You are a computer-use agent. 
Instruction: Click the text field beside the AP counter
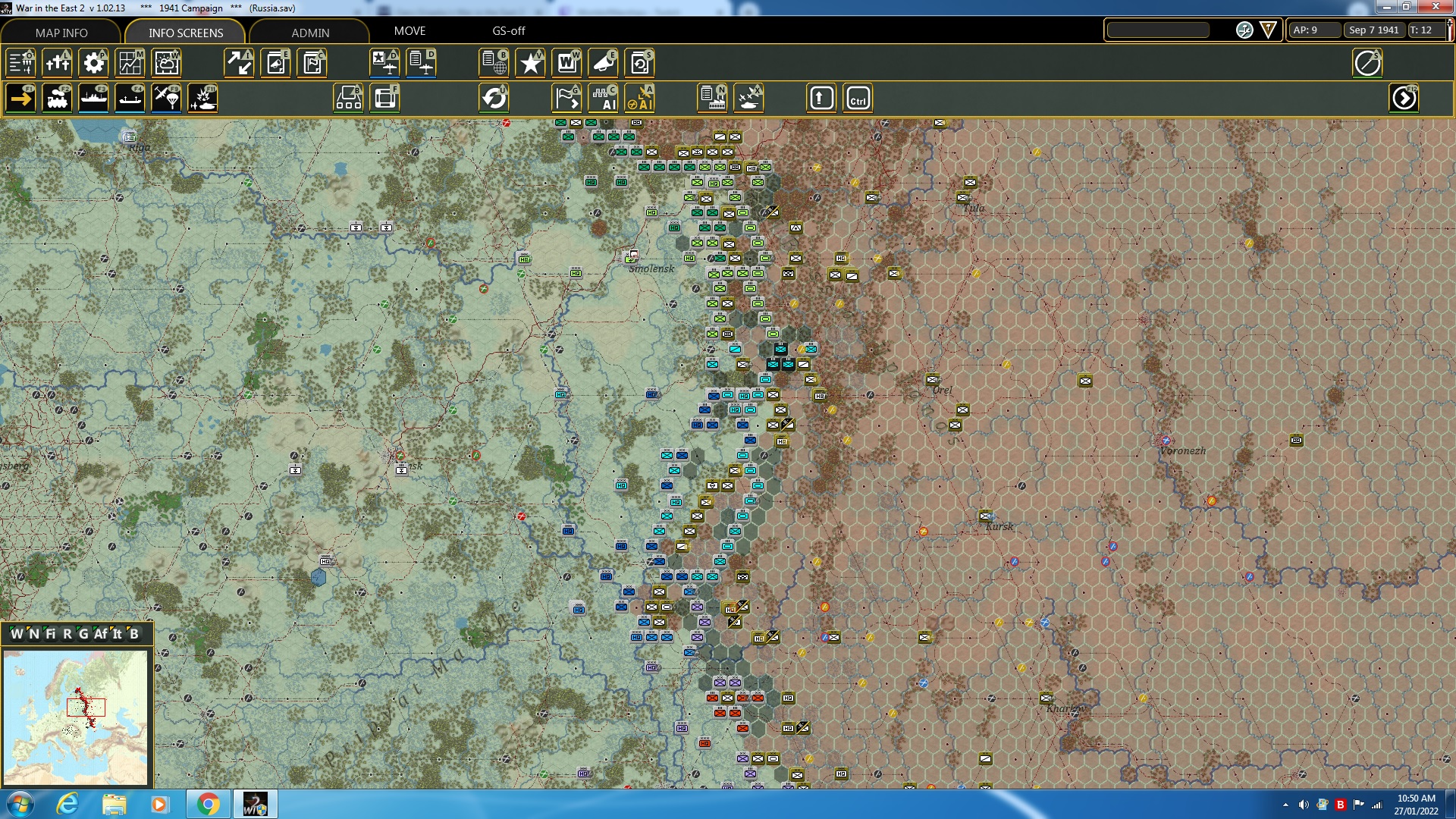tap(1158, 30)
